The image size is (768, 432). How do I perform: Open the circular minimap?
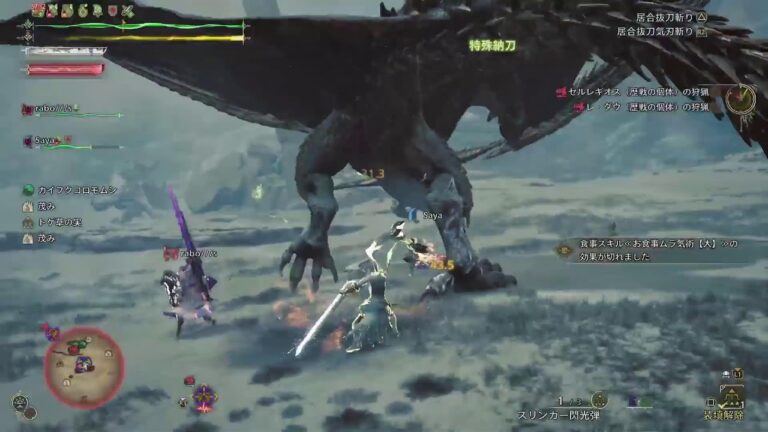tap(83, 367)
